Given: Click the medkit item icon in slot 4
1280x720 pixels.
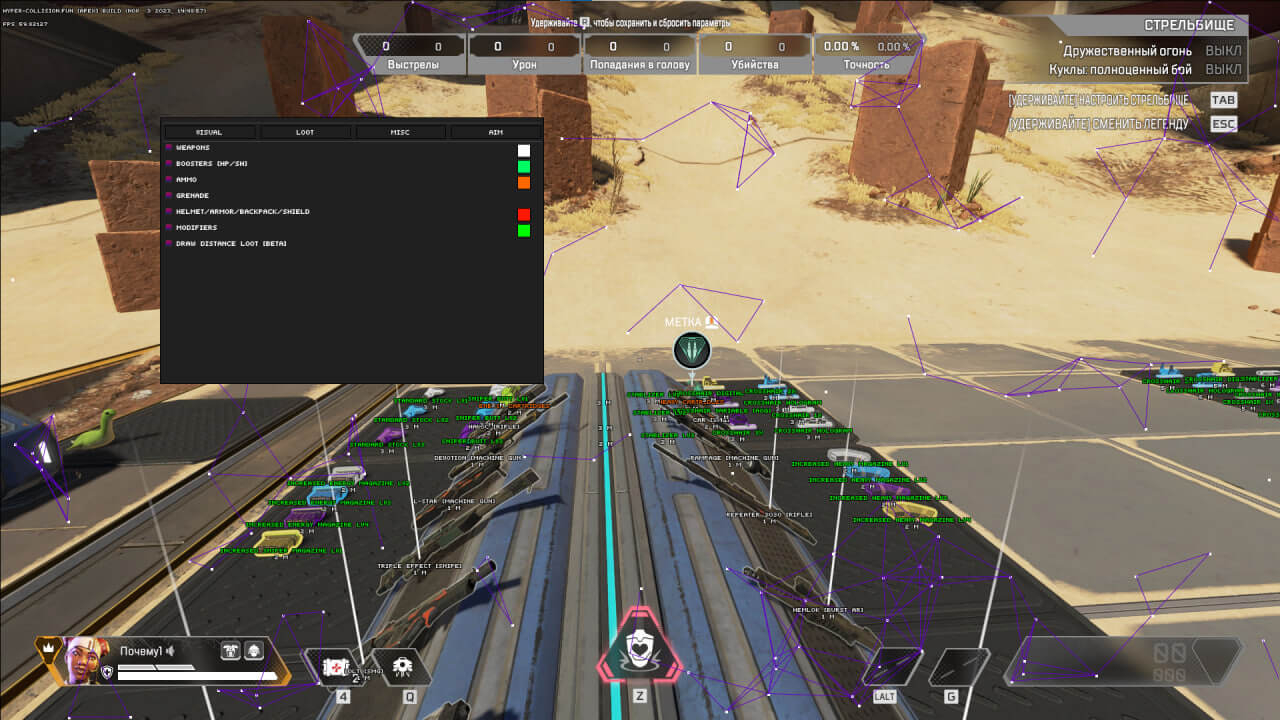Looking at the screenshot, I should click(x=335, y=667).
